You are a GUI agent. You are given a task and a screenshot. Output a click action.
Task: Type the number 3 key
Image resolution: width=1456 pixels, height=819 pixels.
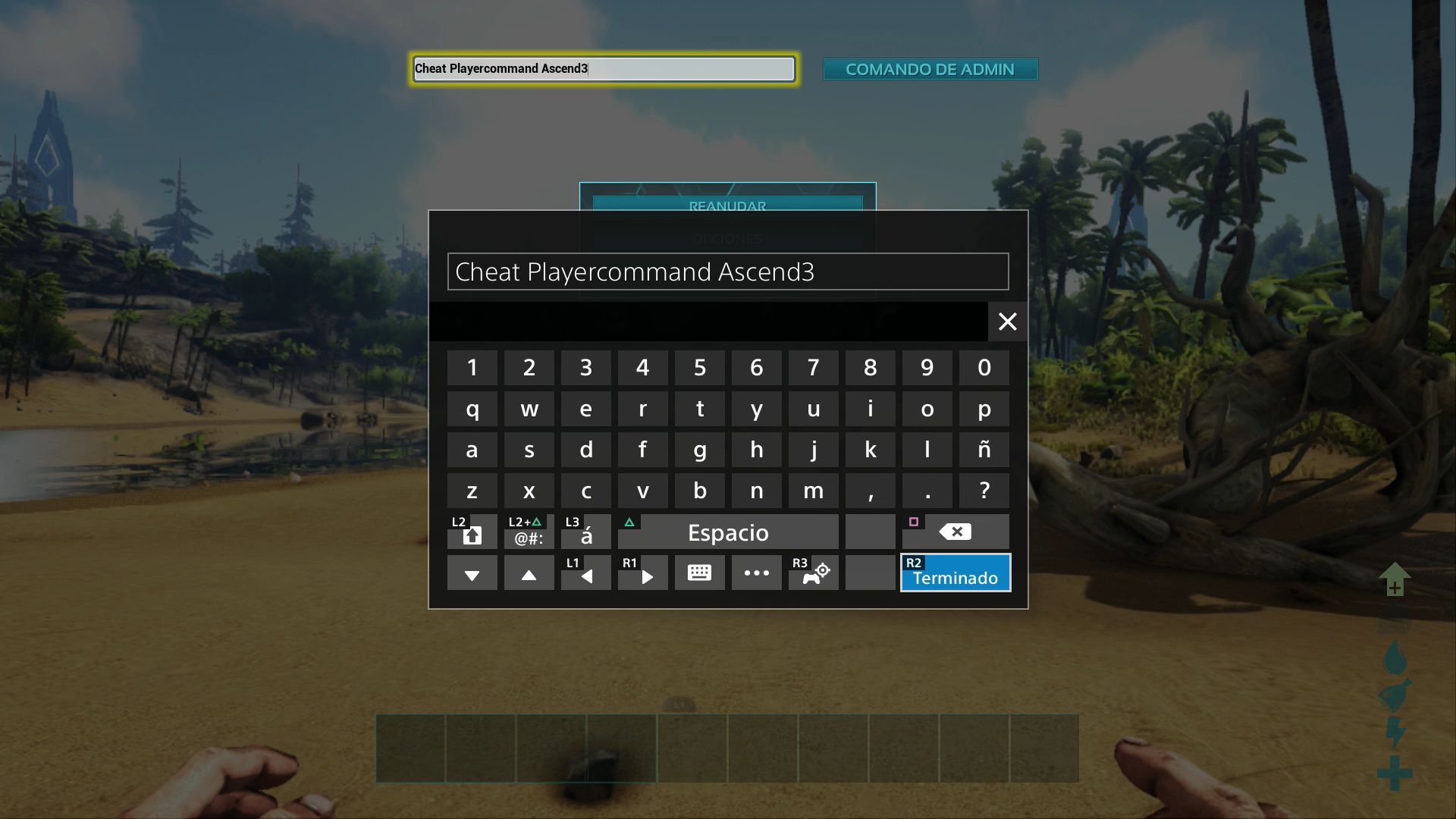pyautogui.click(x=585, y=368)
